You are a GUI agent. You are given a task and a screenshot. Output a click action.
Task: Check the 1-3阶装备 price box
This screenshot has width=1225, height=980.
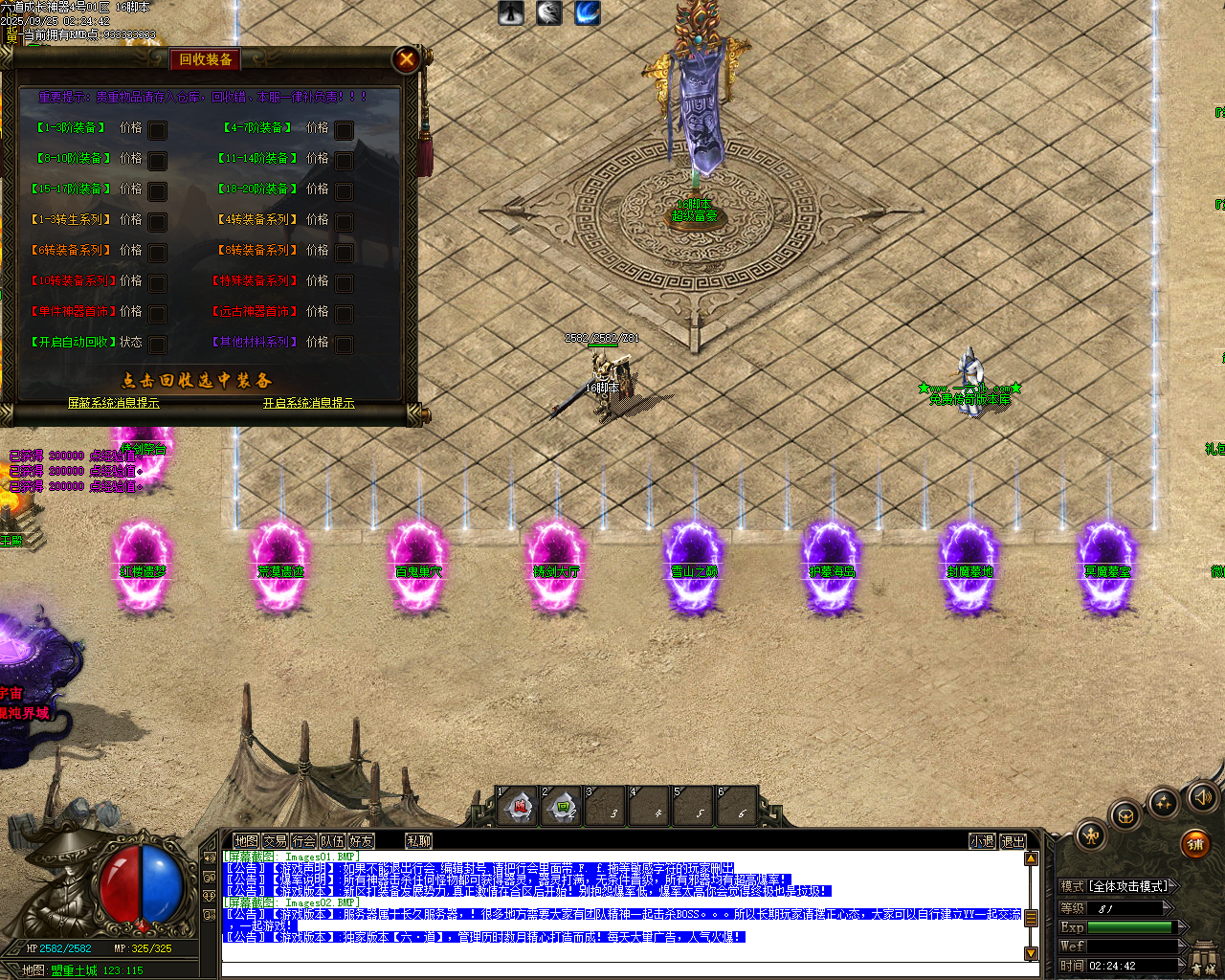point(159,130)
